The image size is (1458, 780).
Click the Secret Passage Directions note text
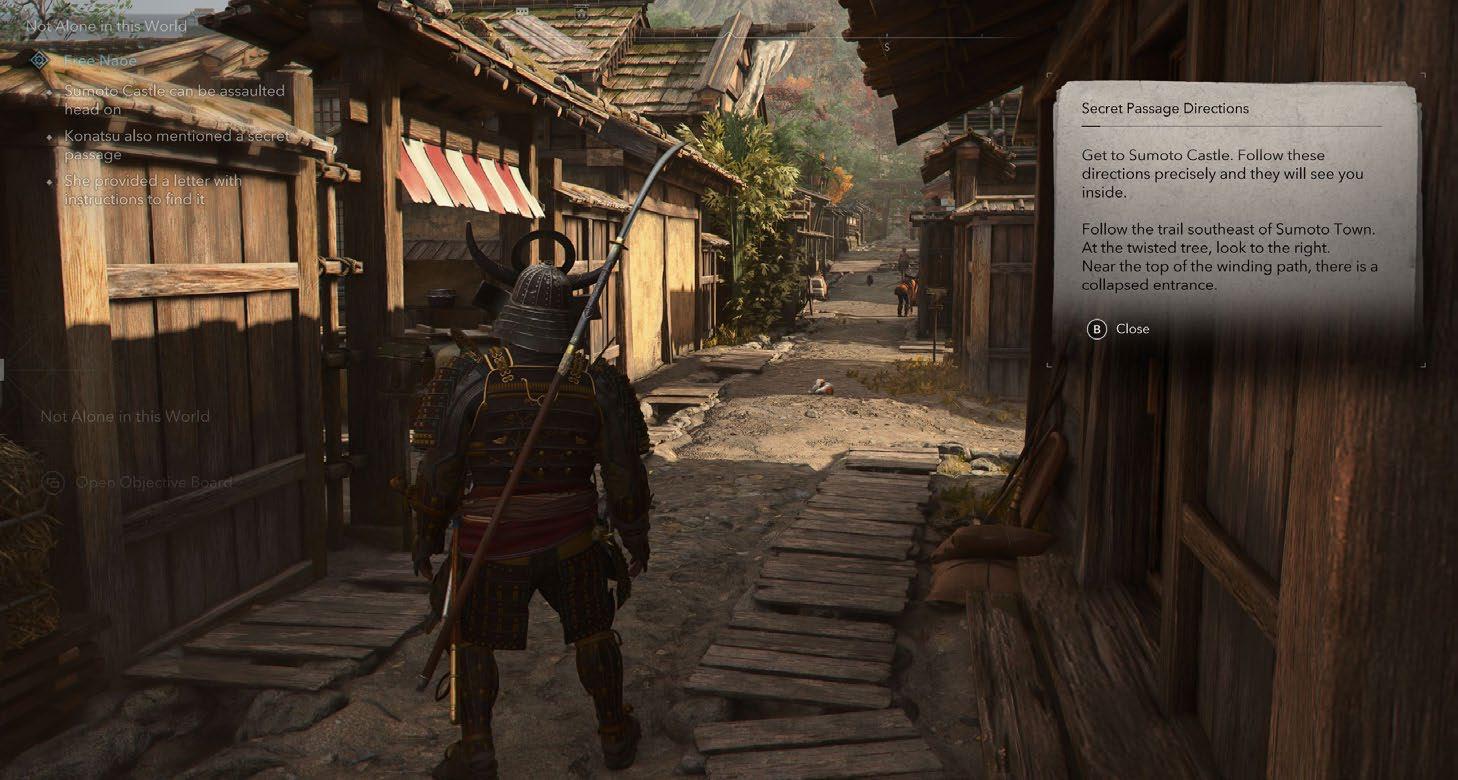[x=1229, y=229]
